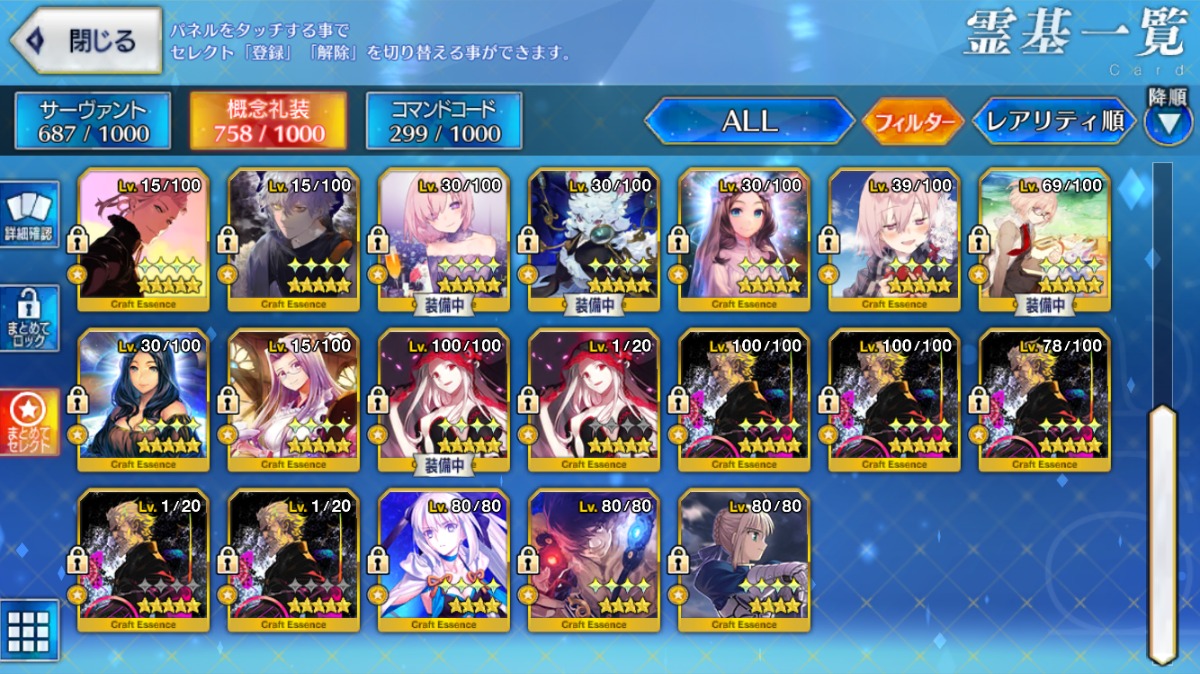Screen dimensions: 1200x674
Task: Choose the Saber knight Lv. 80/80 card
Action: [x=744, y=560]
